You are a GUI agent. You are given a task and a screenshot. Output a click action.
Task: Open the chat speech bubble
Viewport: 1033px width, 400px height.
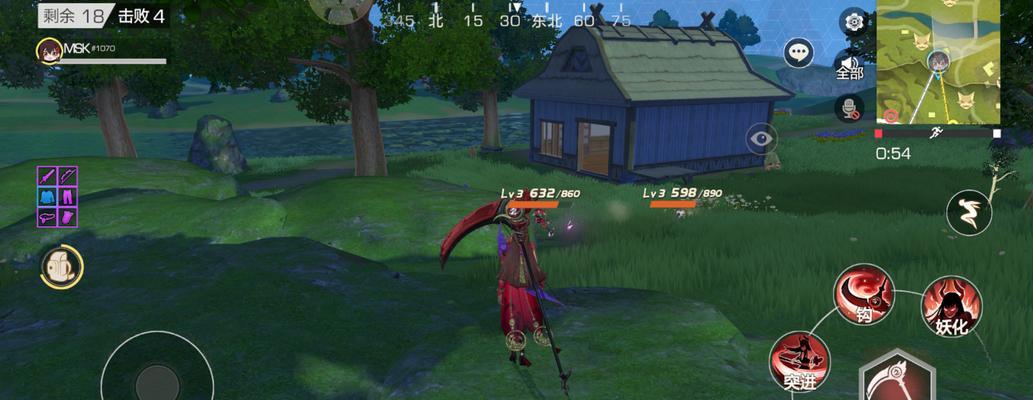[798, 52]
